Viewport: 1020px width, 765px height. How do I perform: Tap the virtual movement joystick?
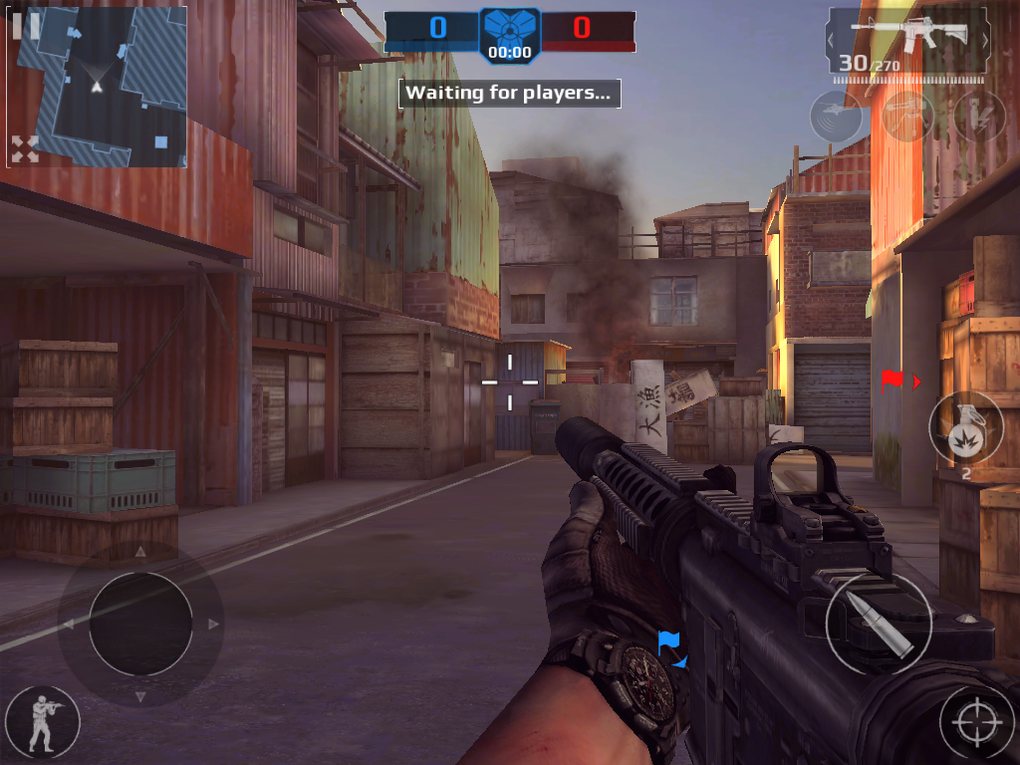141,624
